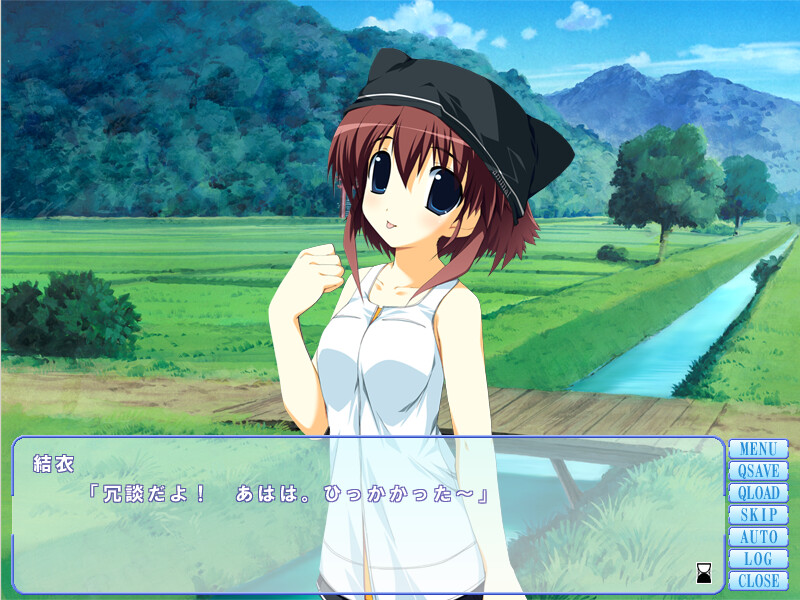Show the dialogue LOG
Screen dimensions: 800x600
pos(758,559)
